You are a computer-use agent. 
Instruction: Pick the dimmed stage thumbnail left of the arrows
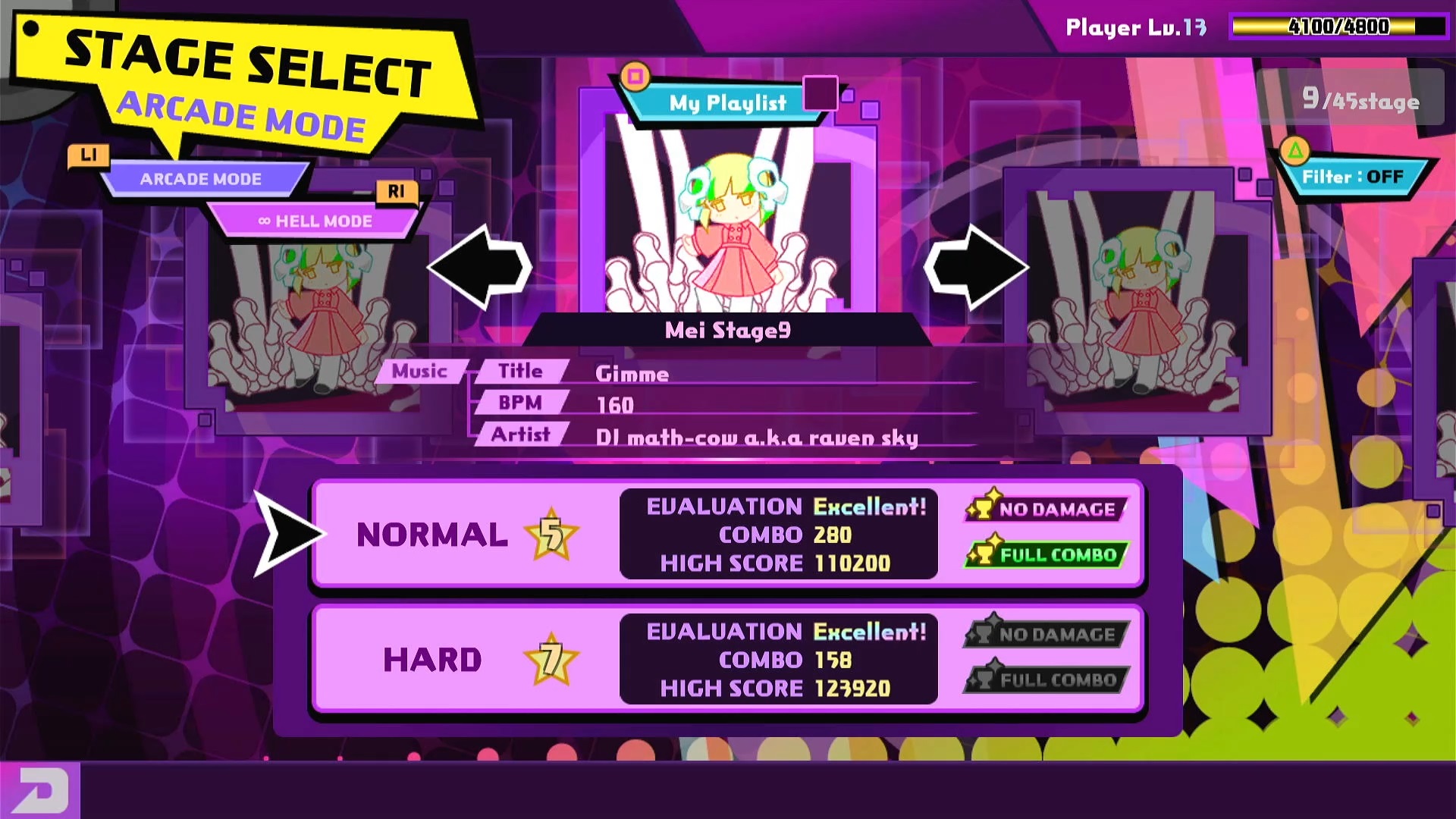click(318, 318)
